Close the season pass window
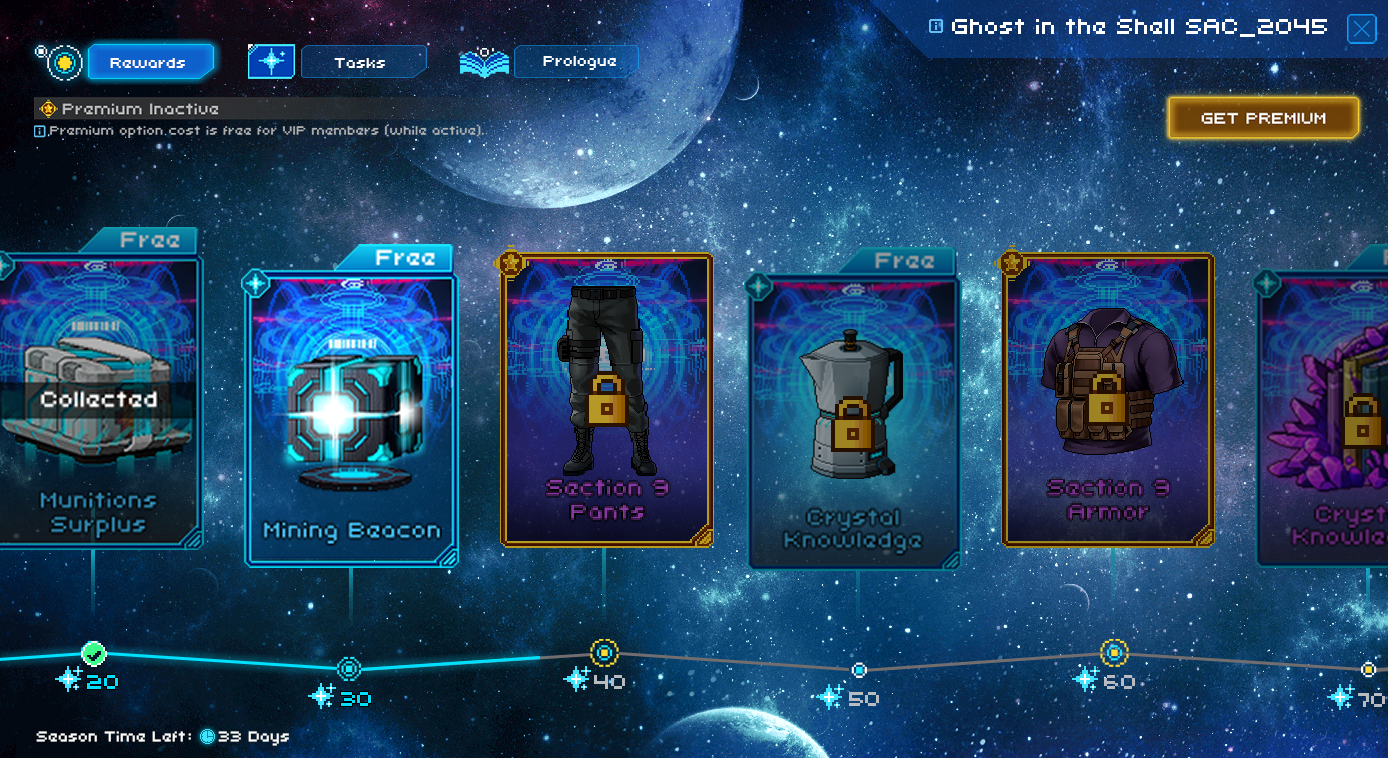Viewport: 1388px width, 758px height. click(x=1361, y=29)
